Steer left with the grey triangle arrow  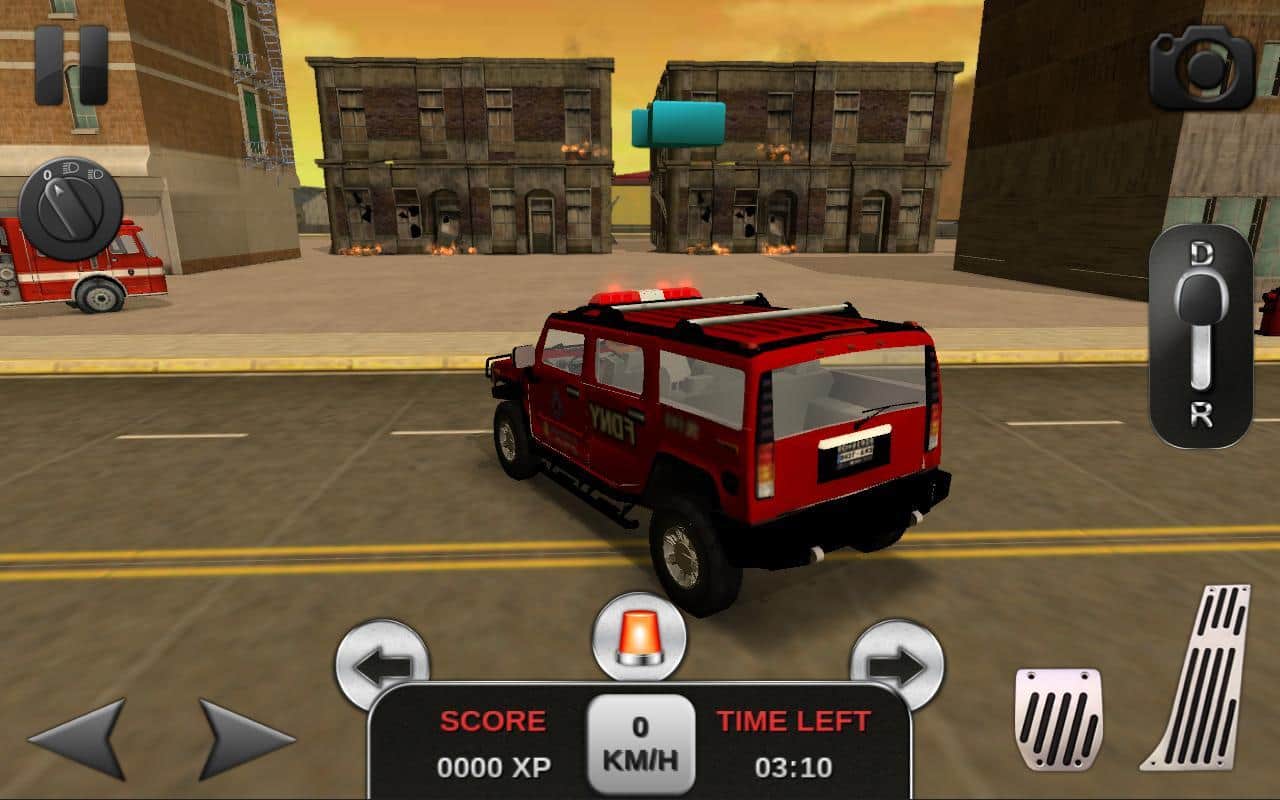coord(80,739)
